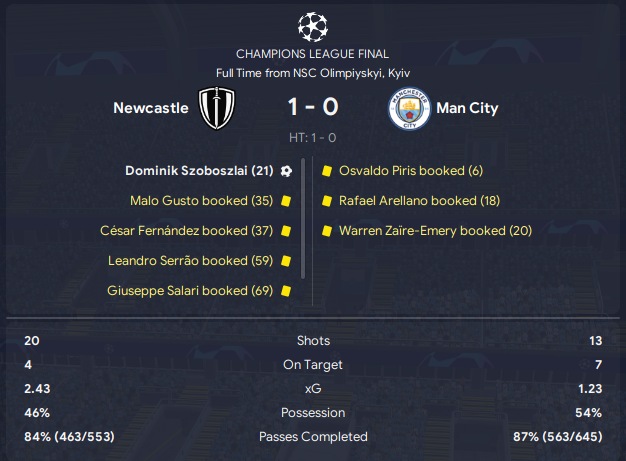Select Osvaldo Piris booked entry
The width and height of the screenshot is (626, 461).
411,170
